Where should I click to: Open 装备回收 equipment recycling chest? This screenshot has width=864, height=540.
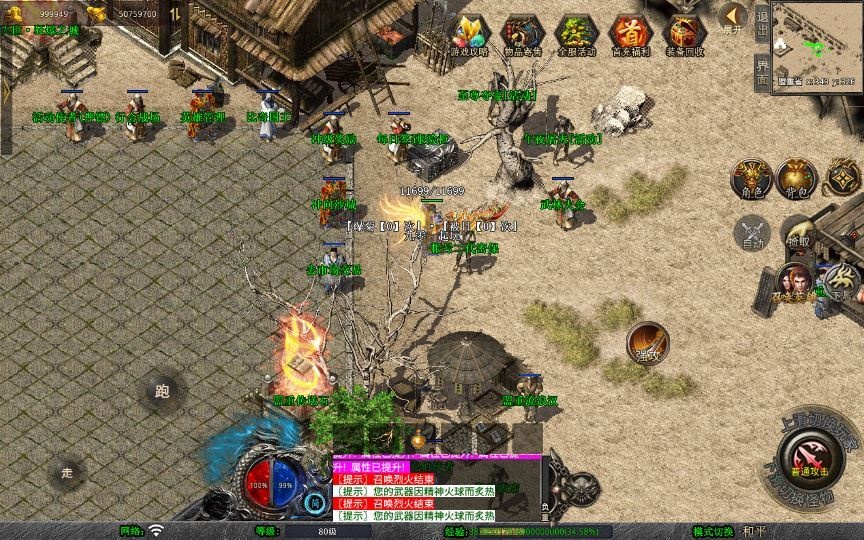(x=684, y=36)
